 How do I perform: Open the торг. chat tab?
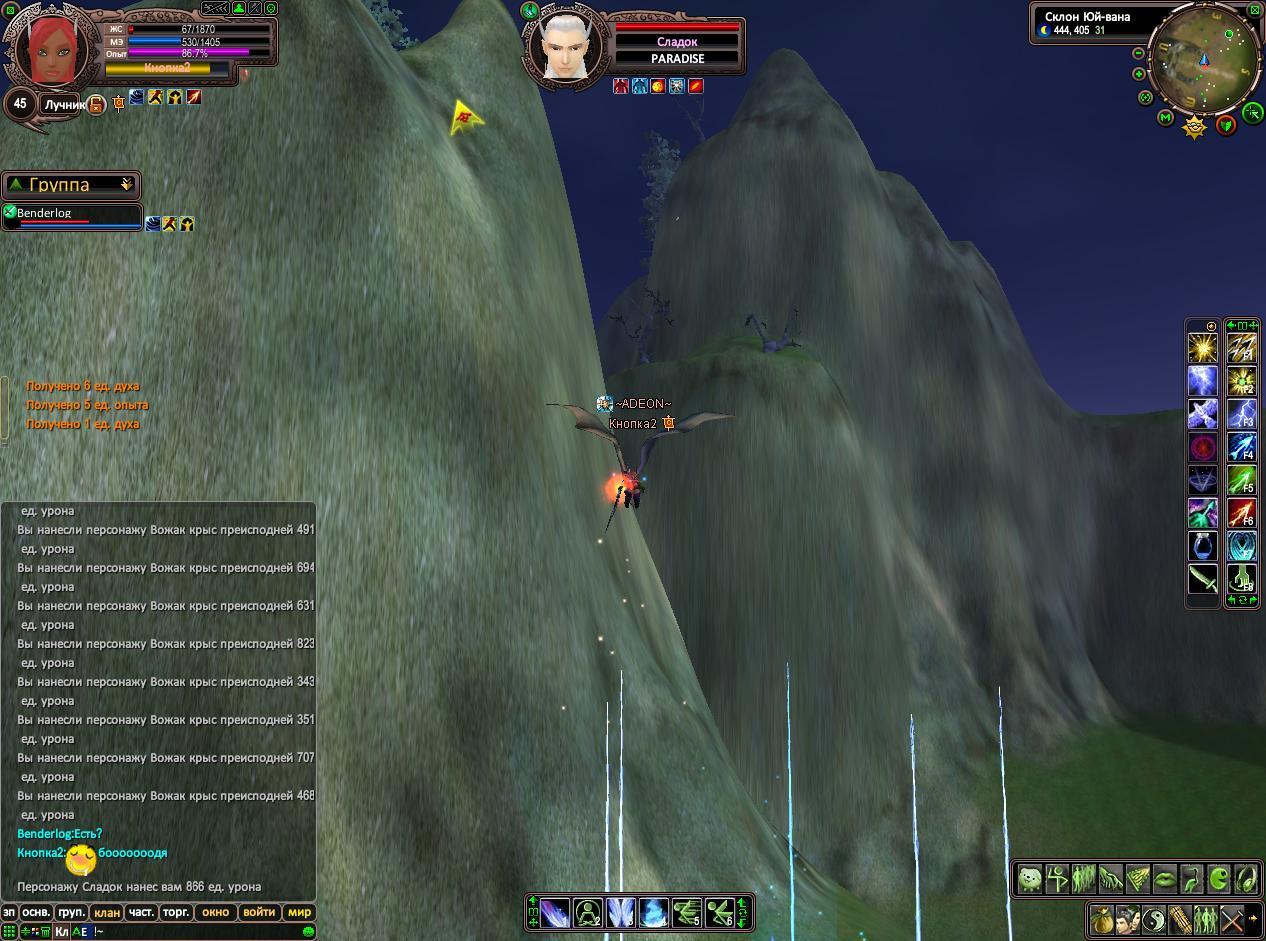176,912
